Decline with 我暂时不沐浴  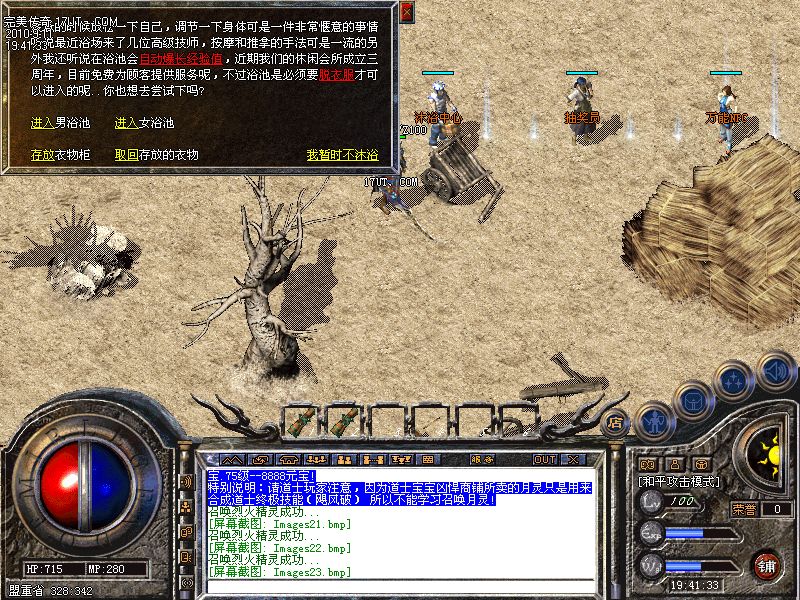click(x=342, y=155)
